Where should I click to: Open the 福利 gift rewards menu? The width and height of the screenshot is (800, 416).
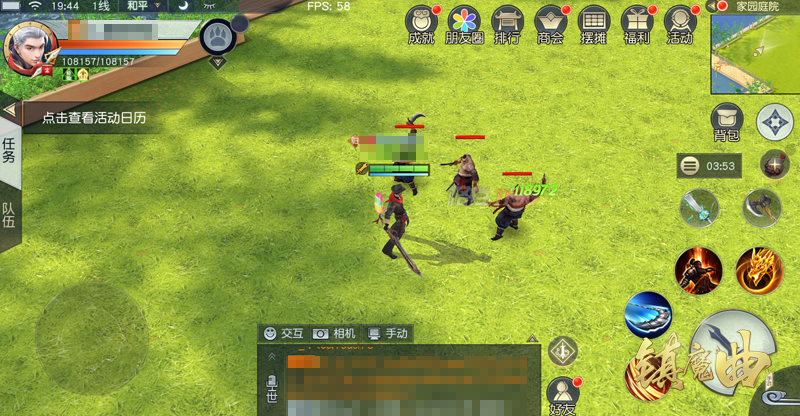point(637,24)
